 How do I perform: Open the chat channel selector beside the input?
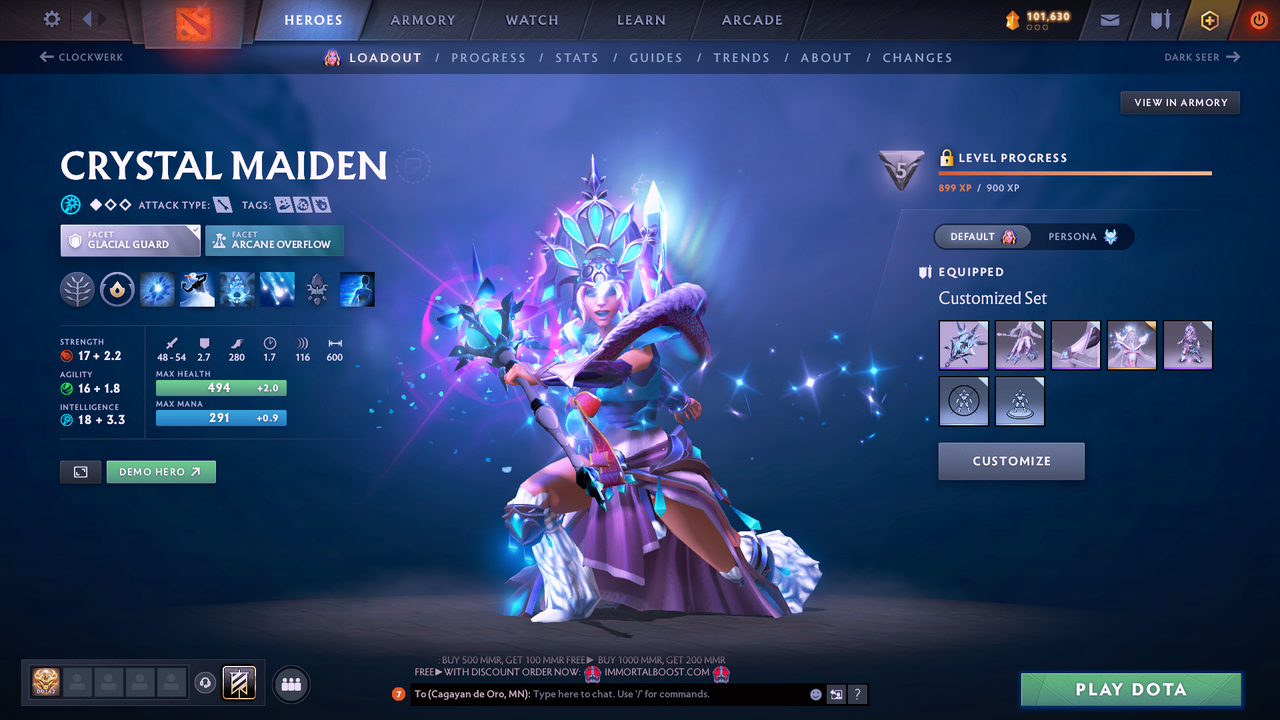click(836, 694)
